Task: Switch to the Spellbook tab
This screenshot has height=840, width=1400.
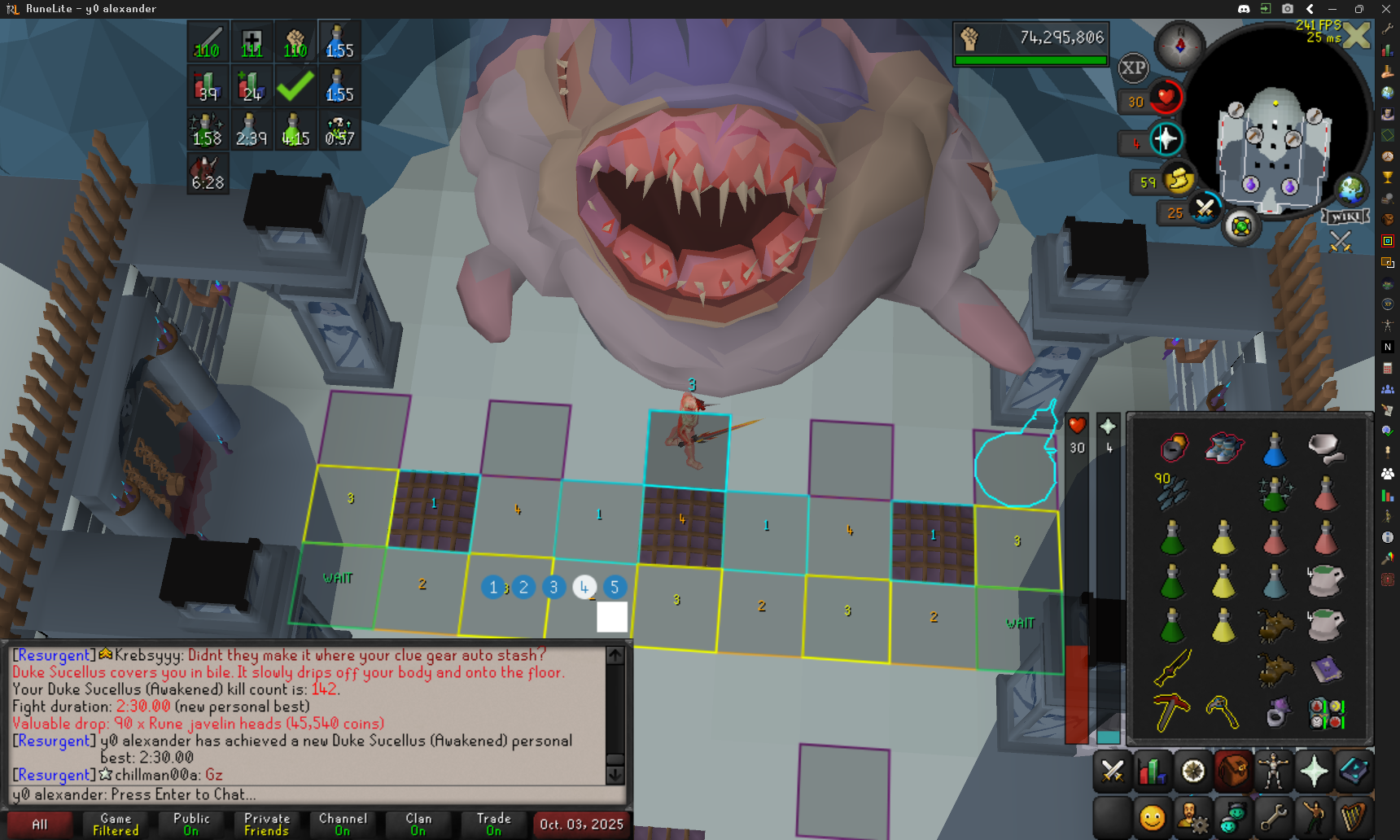Action: pos(1354,770)
